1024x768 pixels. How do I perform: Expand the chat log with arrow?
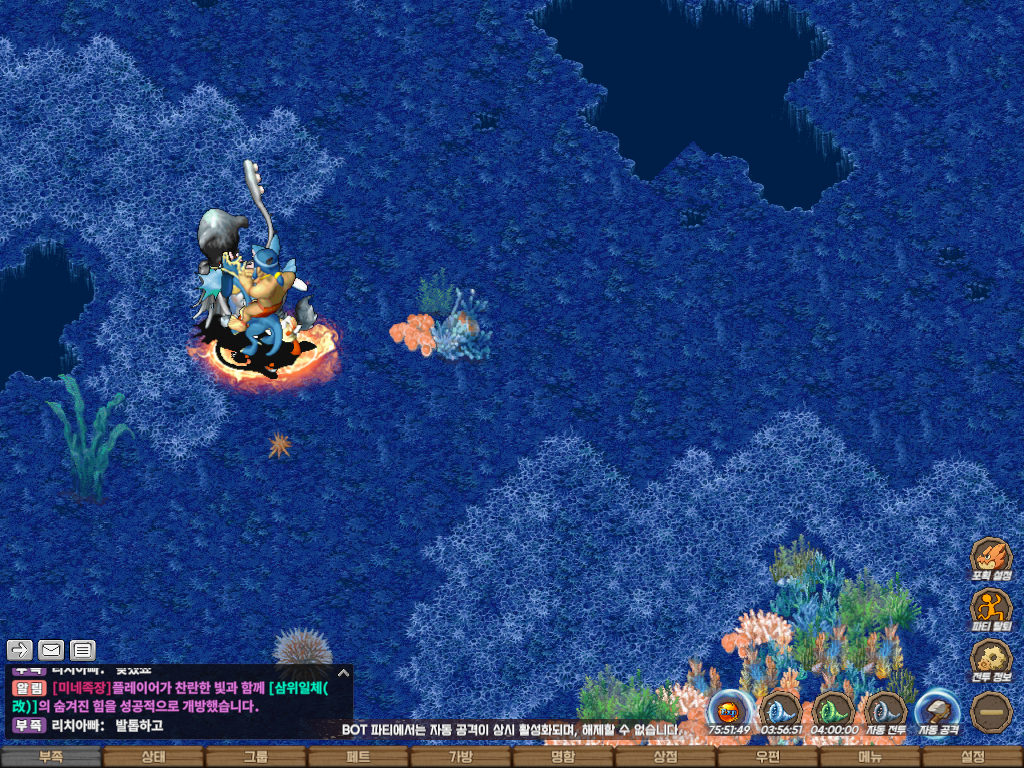tap(343, 673)
